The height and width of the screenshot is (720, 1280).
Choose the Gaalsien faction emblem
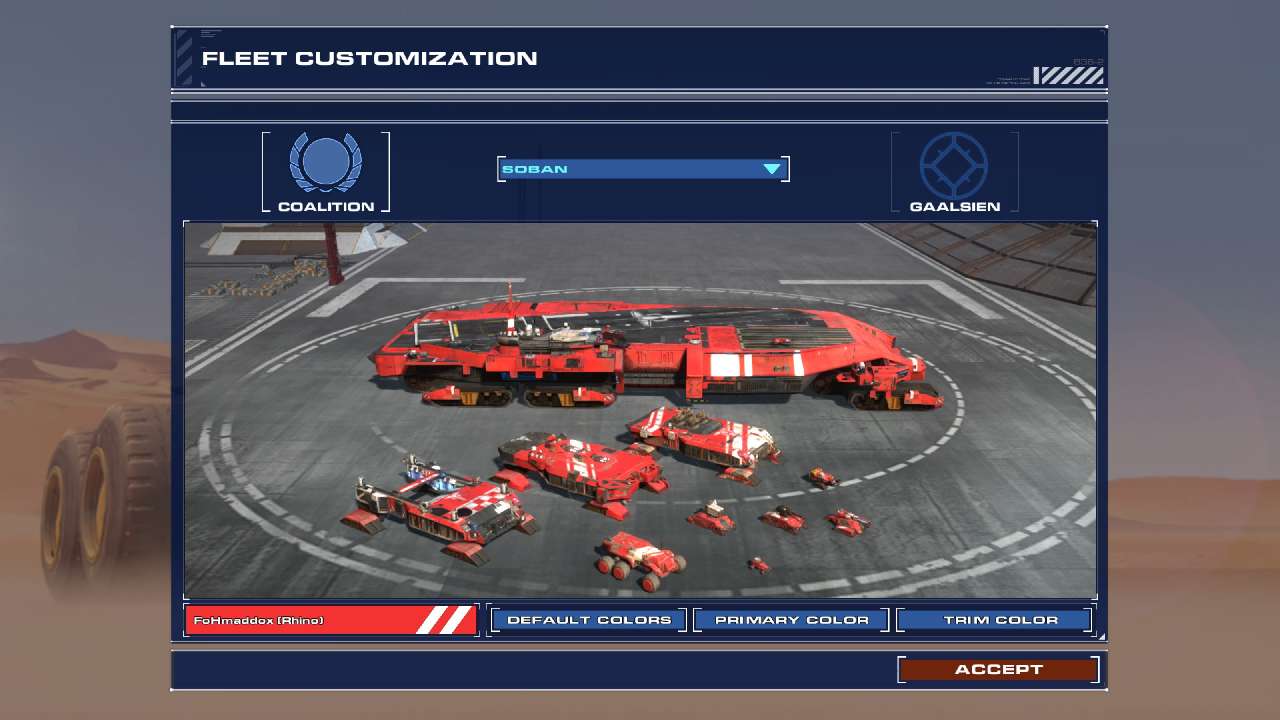[954, 165]
